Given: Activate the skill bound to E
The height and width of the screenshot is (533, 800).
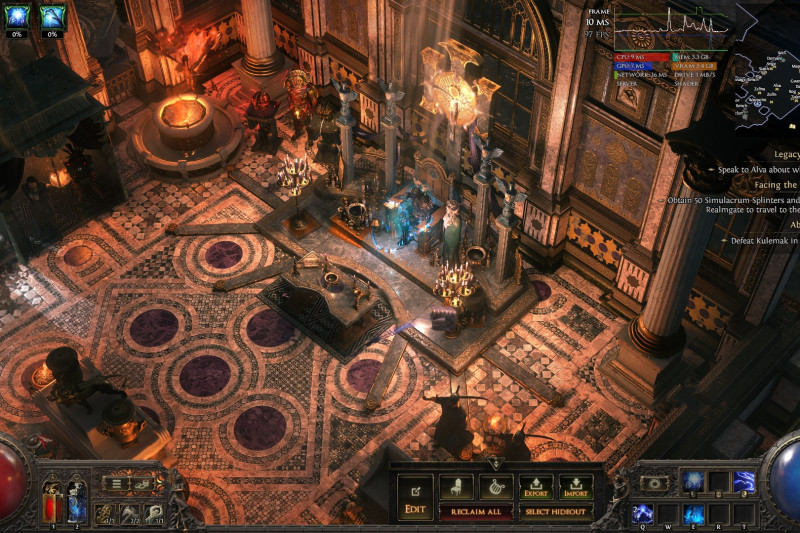Looking at the screenshot, I should (x=694, y=513).
